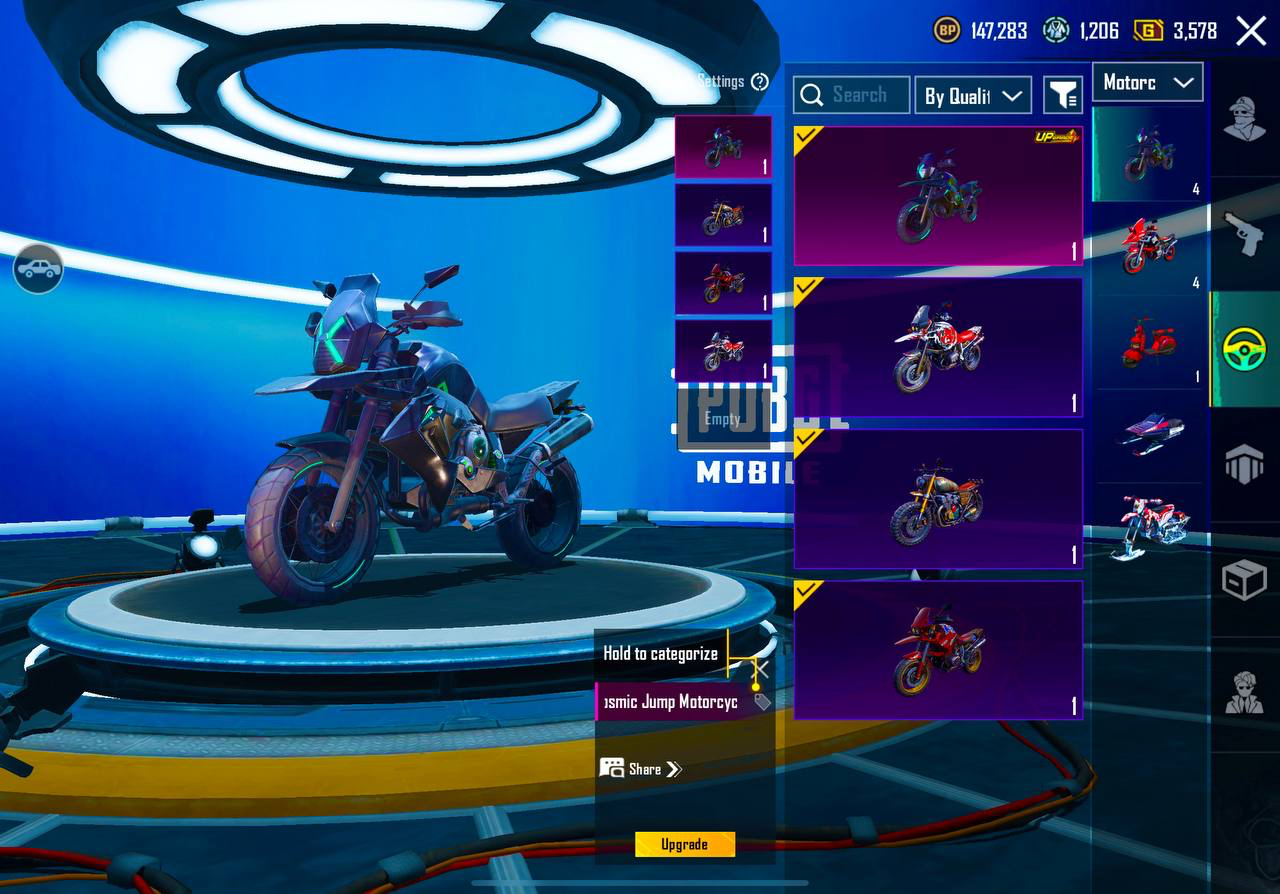Close the Hold to categorize tooltip
Image resolution: width=1280 pixels, height=894 pixels.
[x=761, y=669]
